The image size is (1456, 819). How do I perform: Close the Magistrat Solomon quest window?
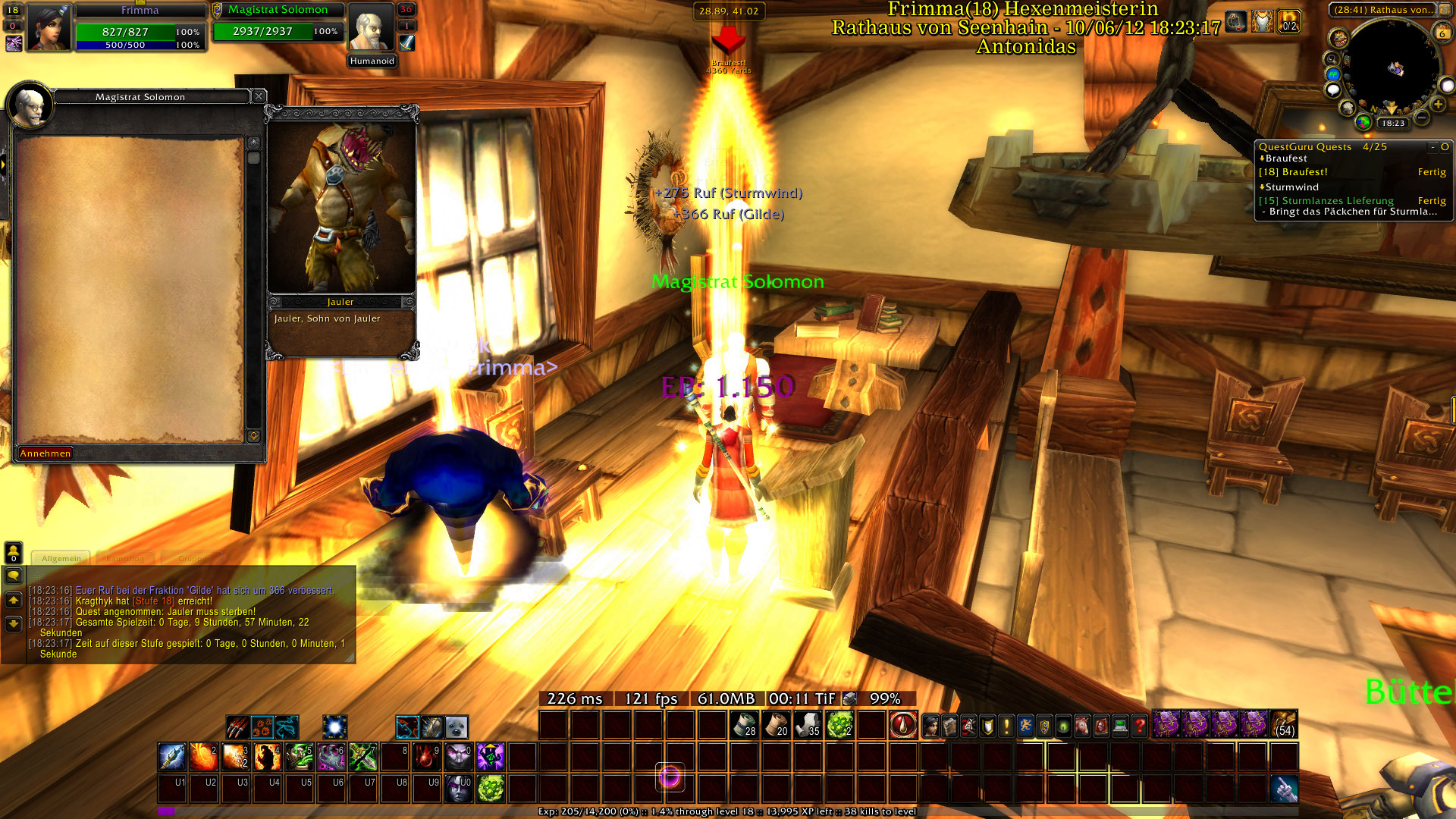[x=259, y=96]
